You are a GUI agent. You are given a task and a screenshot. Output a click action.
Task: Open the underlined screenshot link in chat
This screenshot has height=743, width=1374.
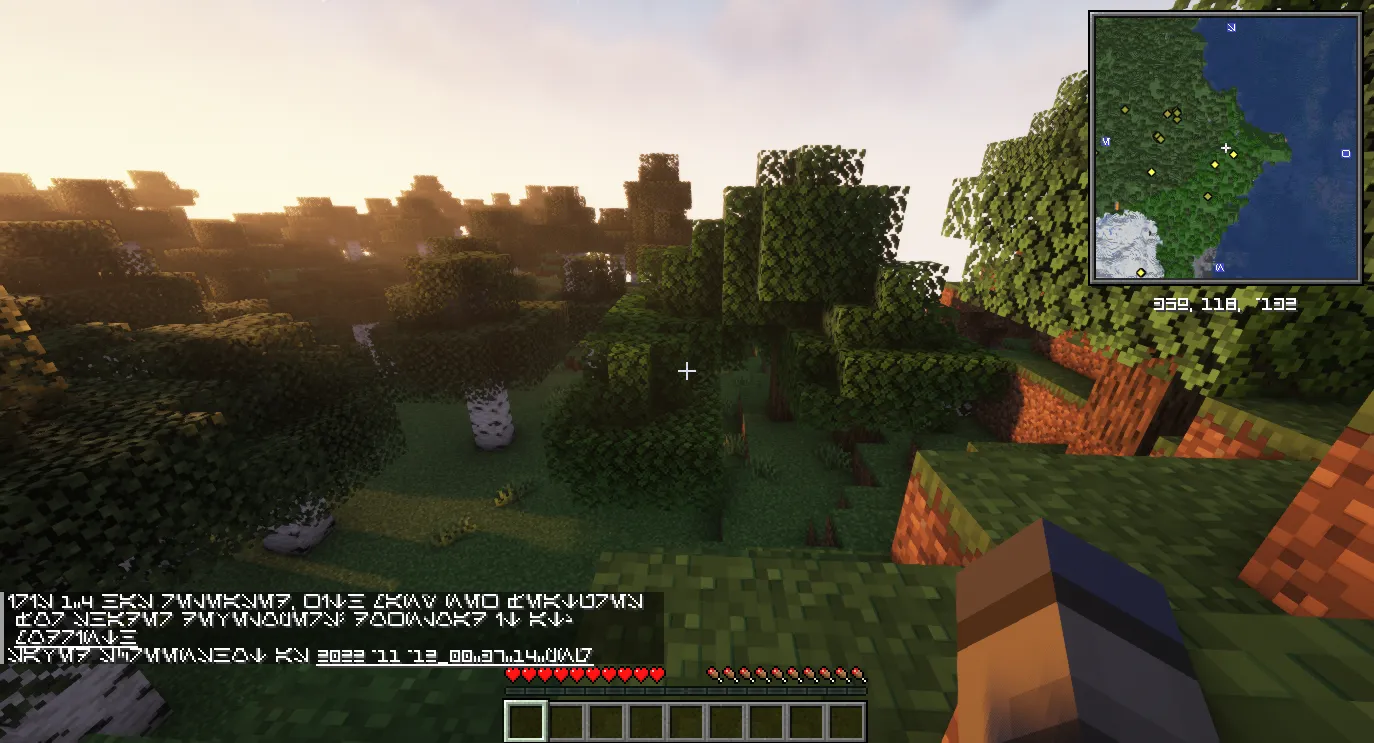[455, 657]
